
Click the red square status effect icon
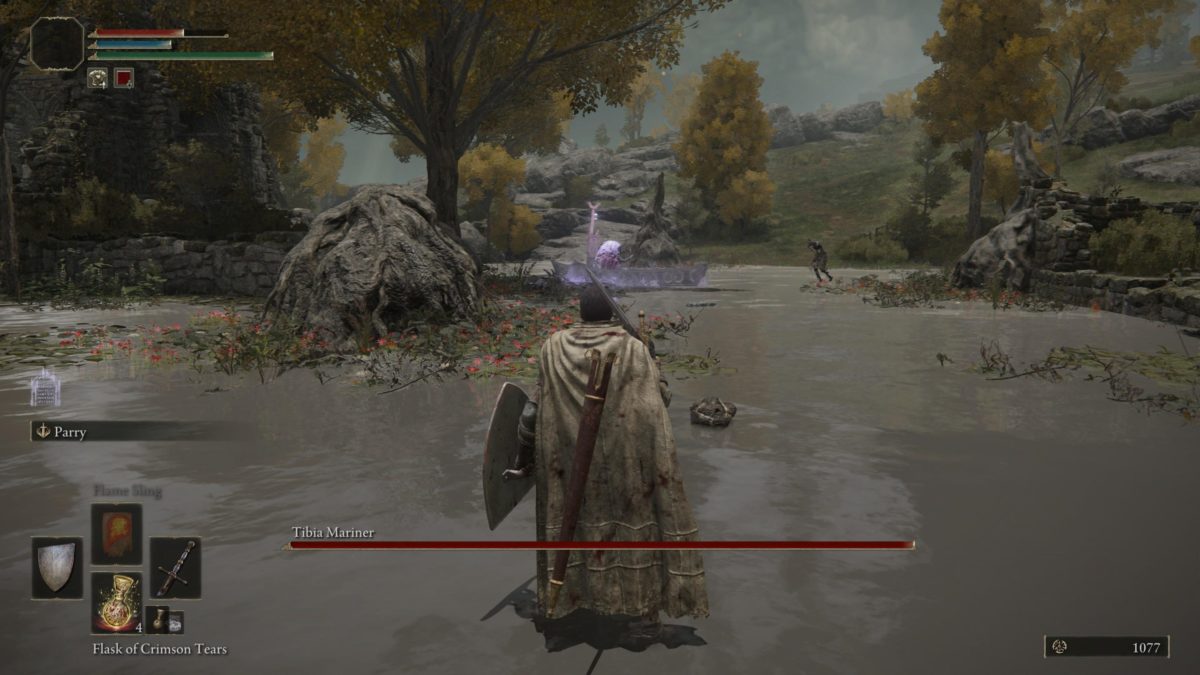[123, 77]
